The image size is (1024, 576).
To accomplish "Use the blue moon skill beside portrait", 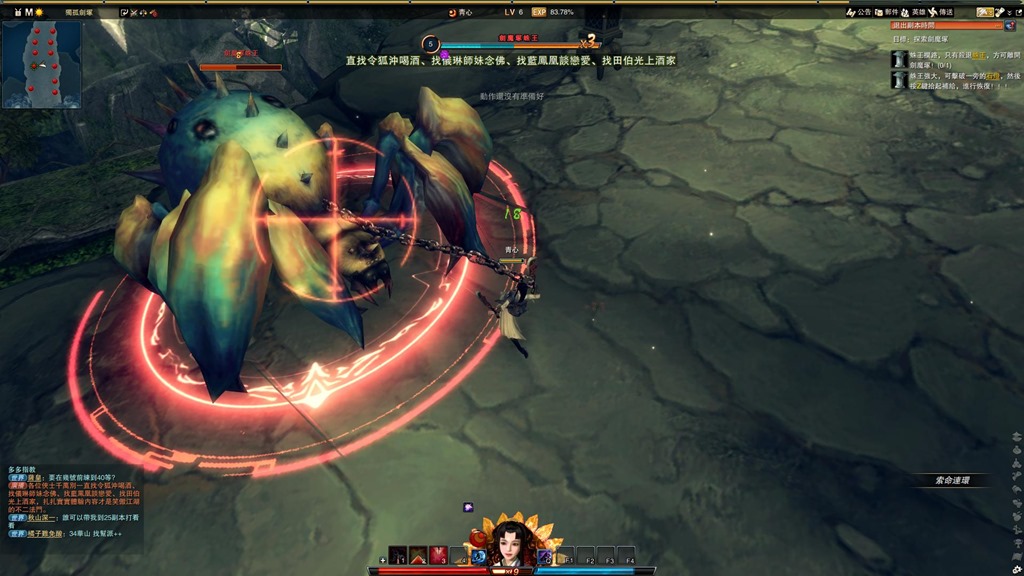I will [x=479, y=556].
